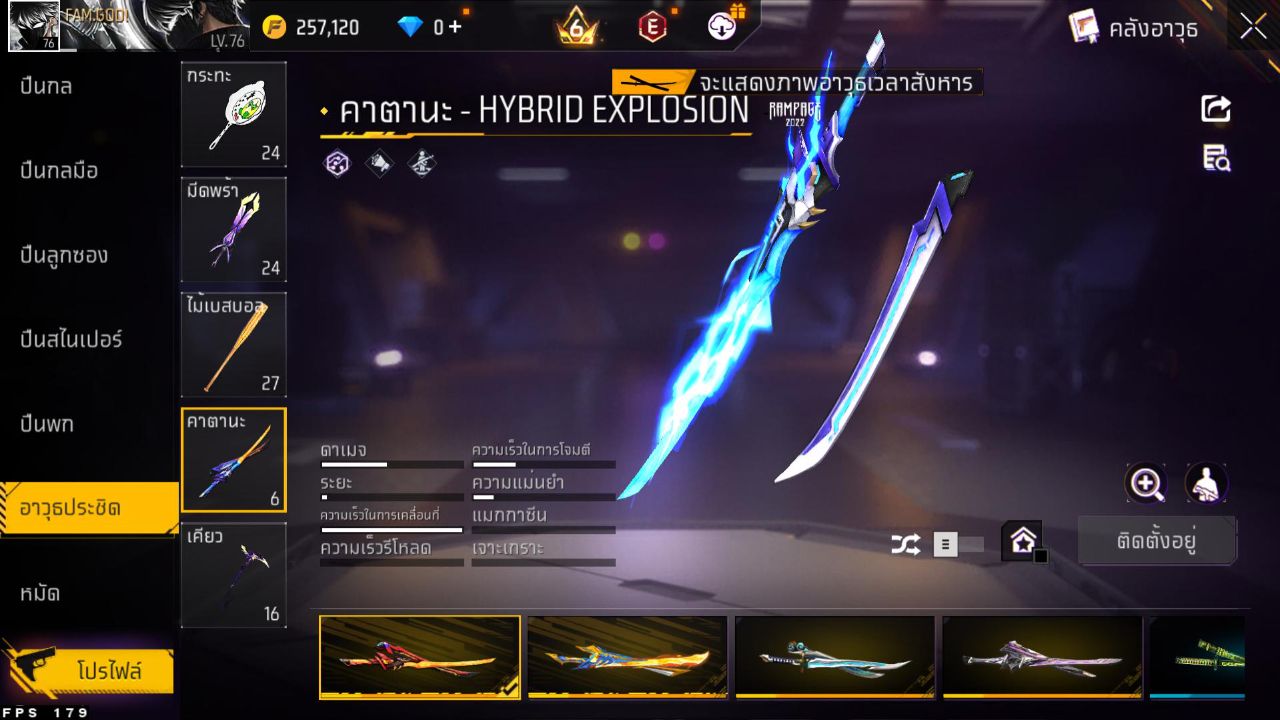Click the share icon
Image resolution: width=1280 pixels, height=720 pixels.
tap(1216, 108)
